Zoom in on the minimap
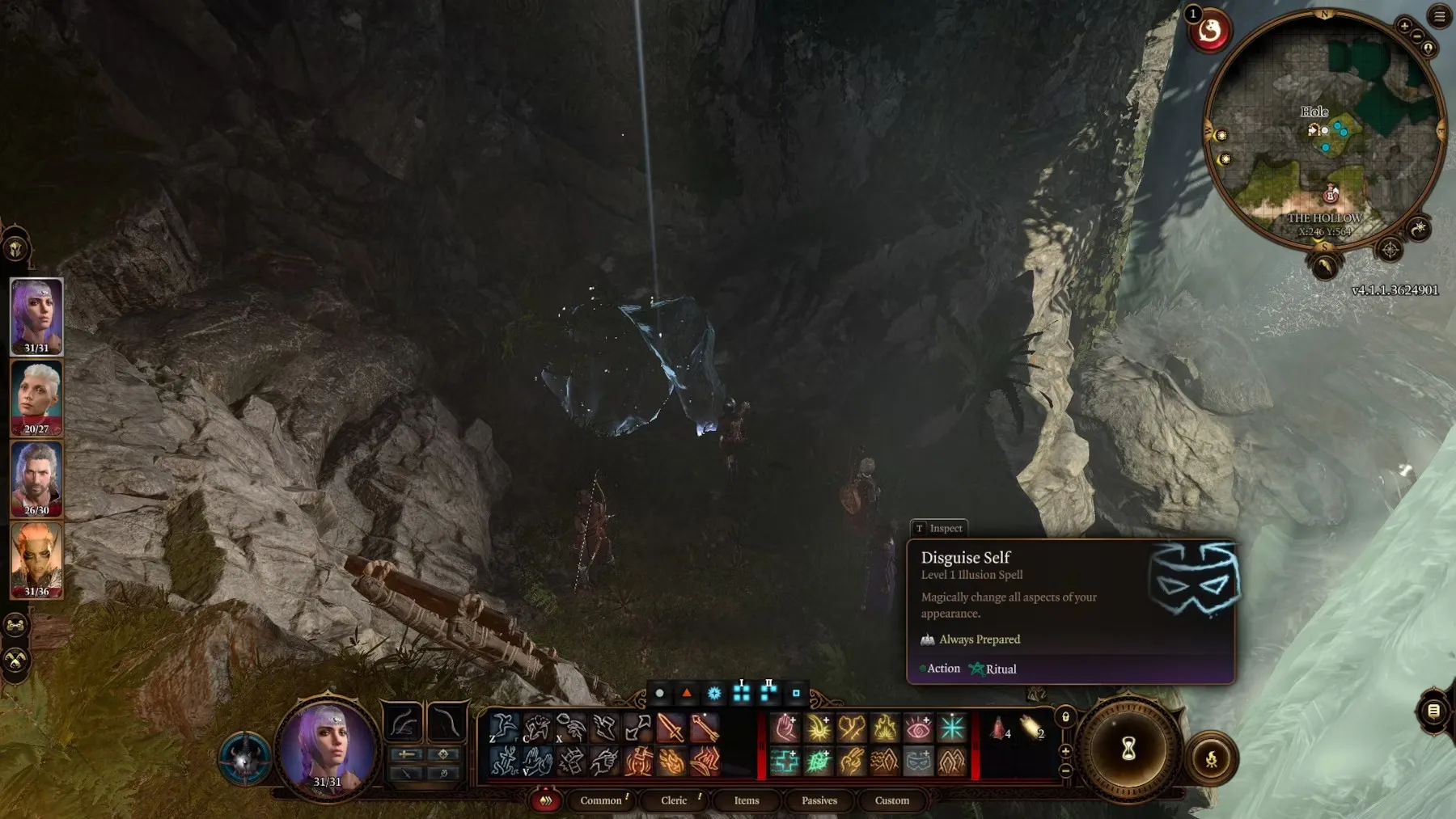This screenshot has width=1456, height=819. point(1404,26)
